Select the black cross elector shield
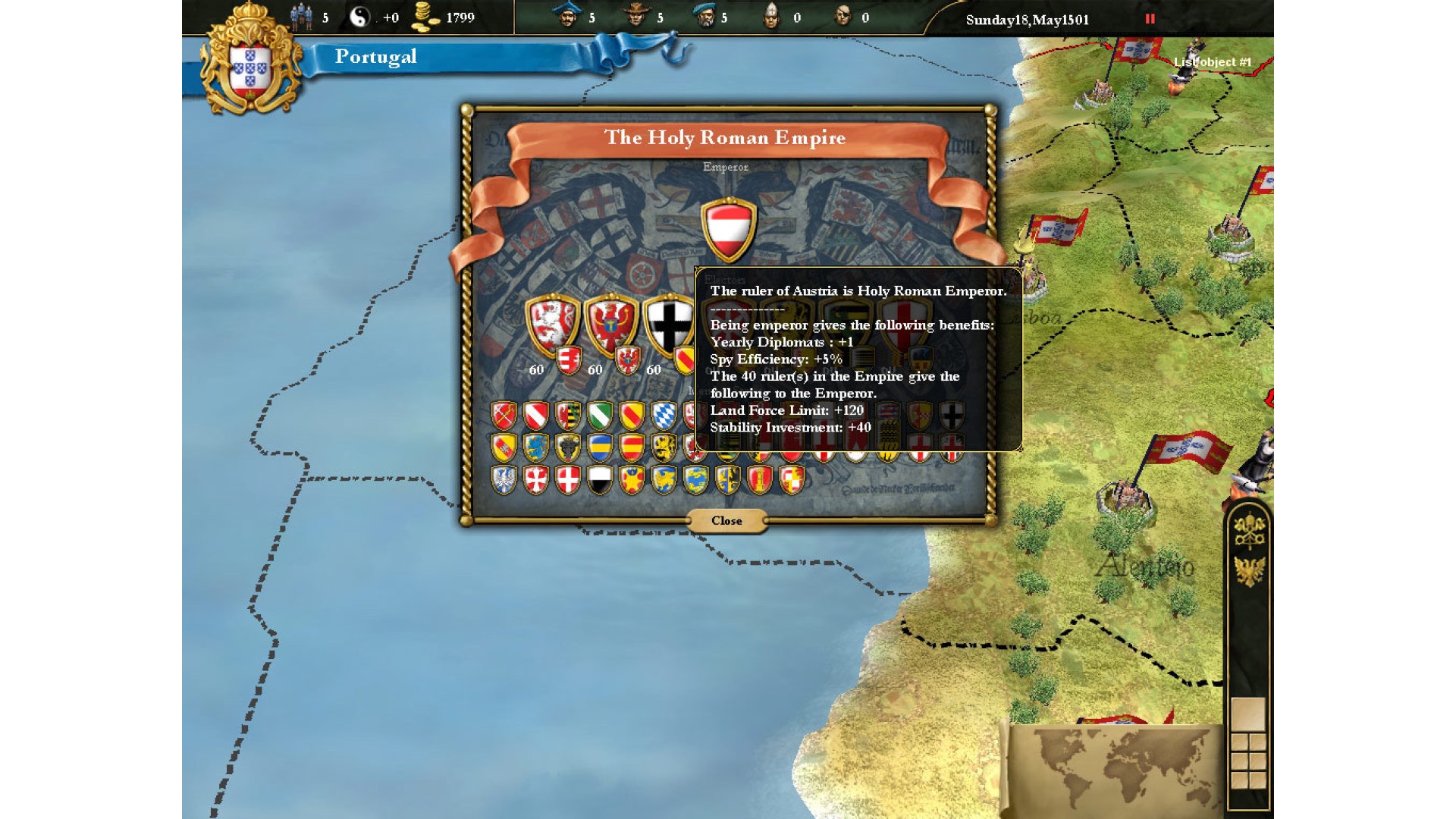 point(668,323)
